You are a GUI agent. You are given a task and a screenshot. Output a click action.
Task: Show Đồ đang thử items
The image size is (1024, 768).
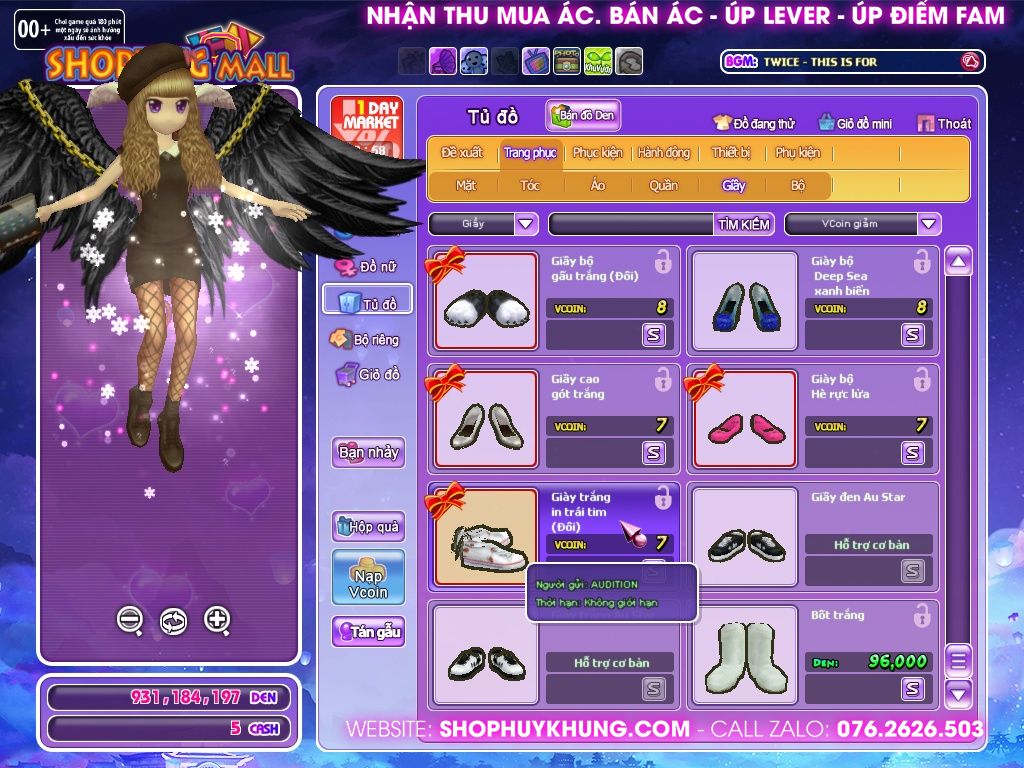754,124
